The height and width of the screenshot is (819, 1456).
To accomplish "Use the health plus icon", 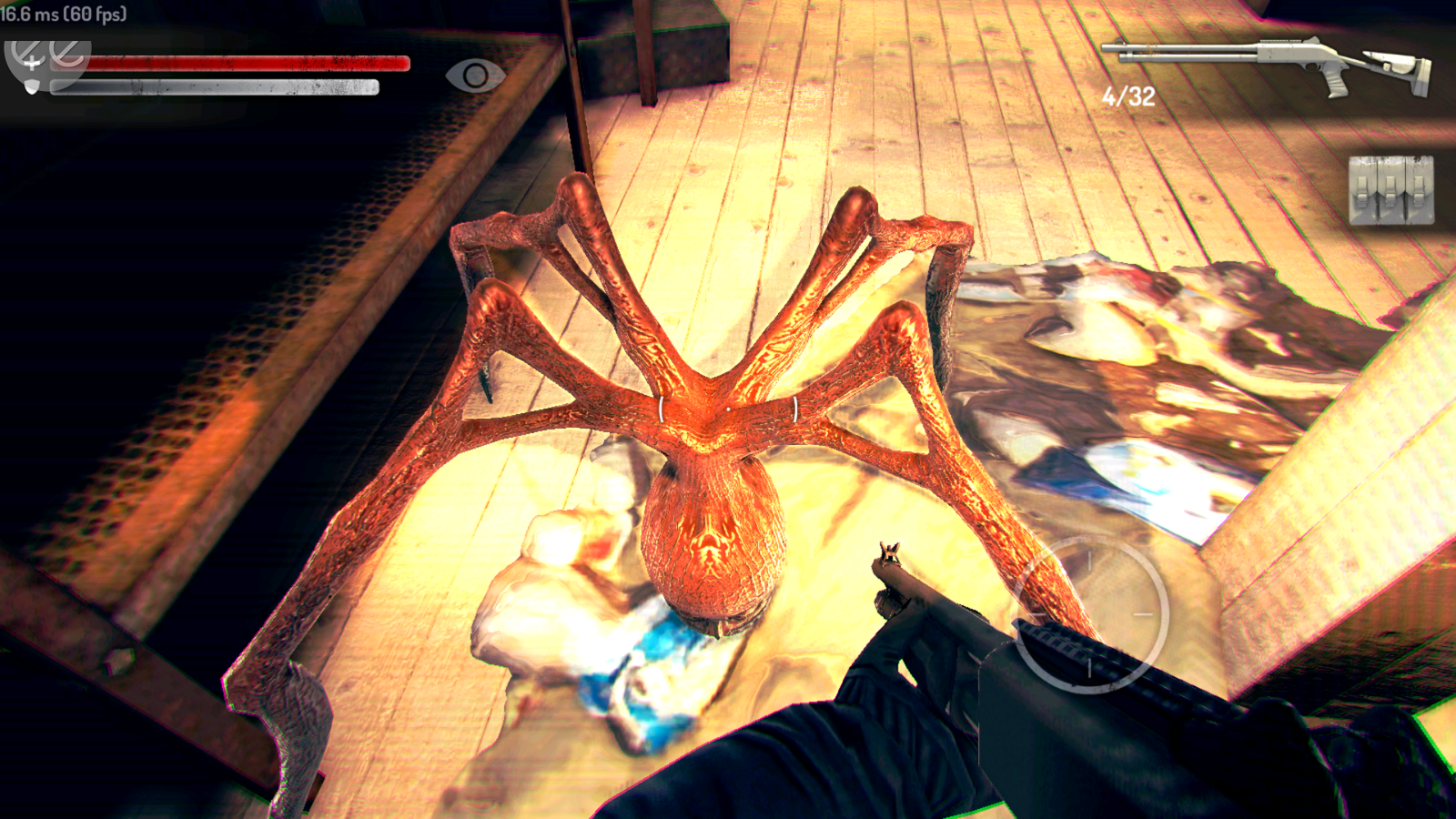I will 31,58.
